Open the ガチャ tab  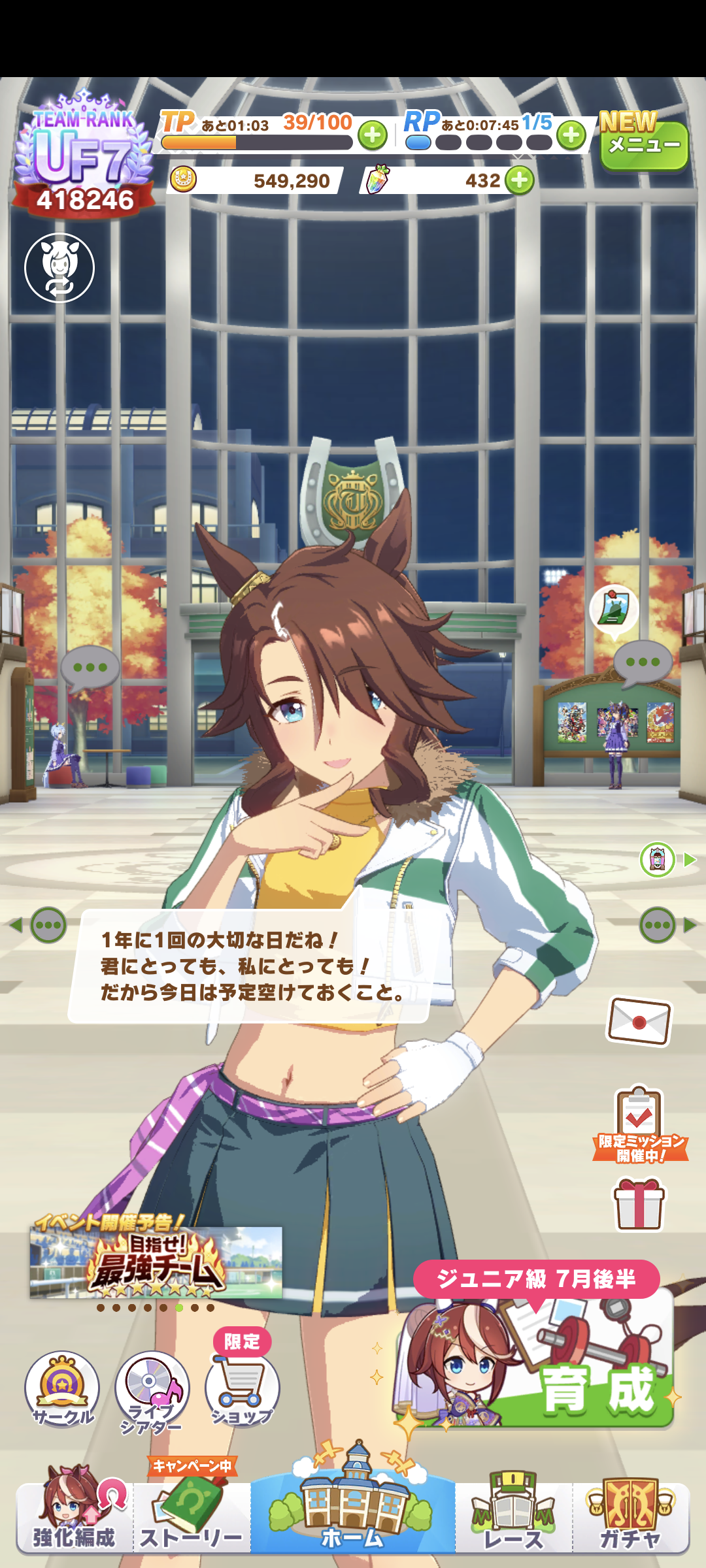pos(631,1516)
